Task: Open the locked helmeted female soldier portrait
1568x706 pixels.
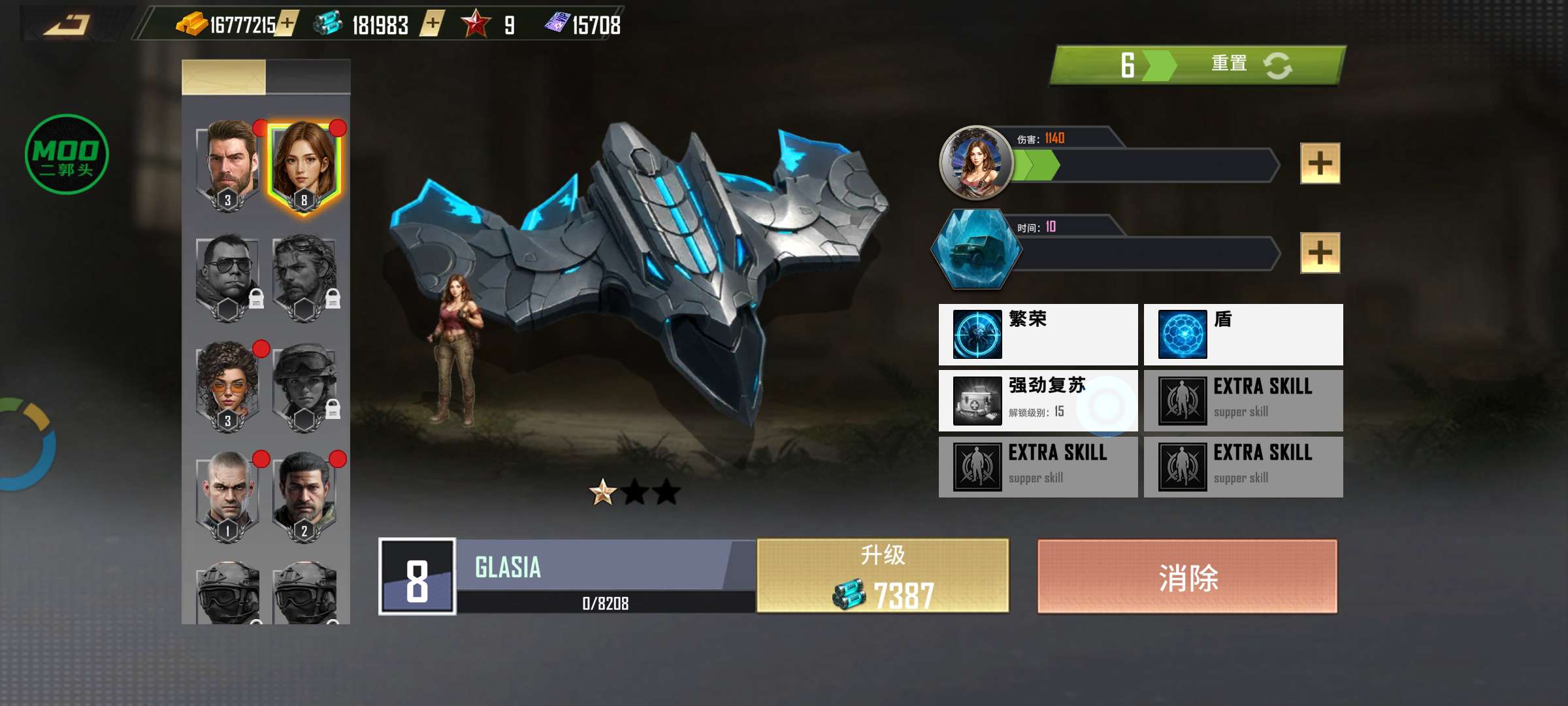Action: coord(304,384)
